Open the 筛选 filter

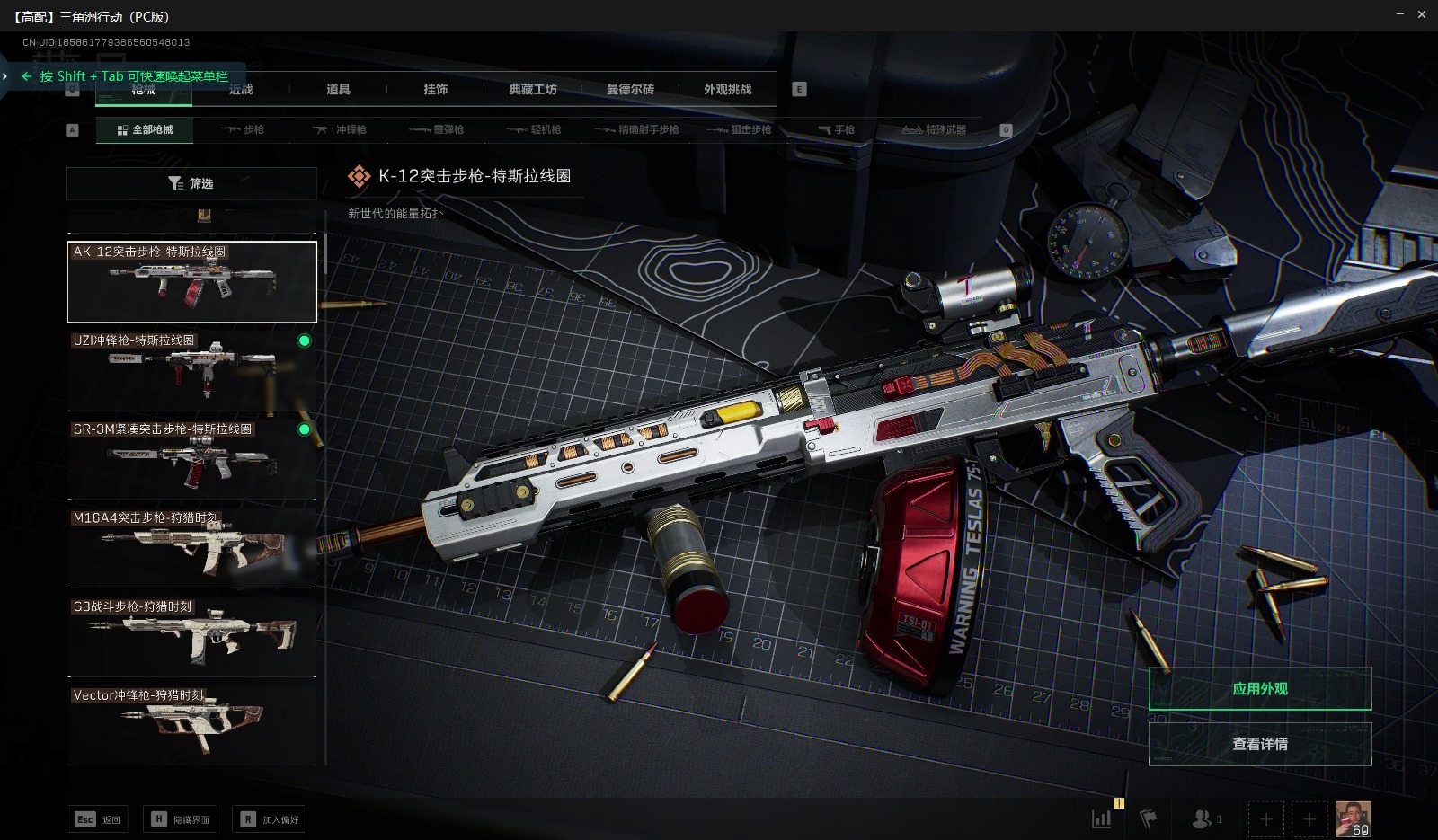point(191,183)
